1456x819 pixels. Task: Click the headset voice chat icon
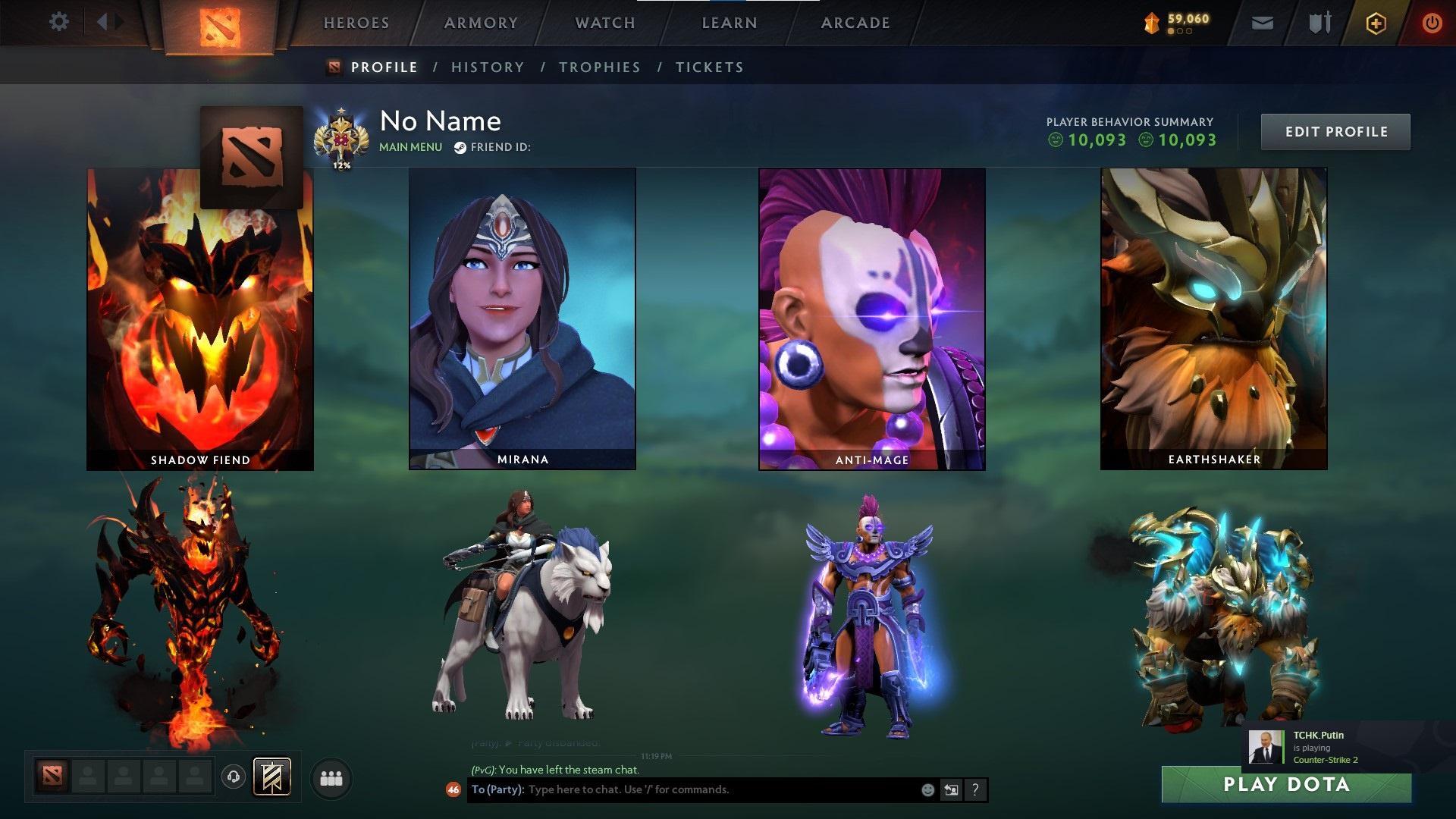(x=233, y=777)
